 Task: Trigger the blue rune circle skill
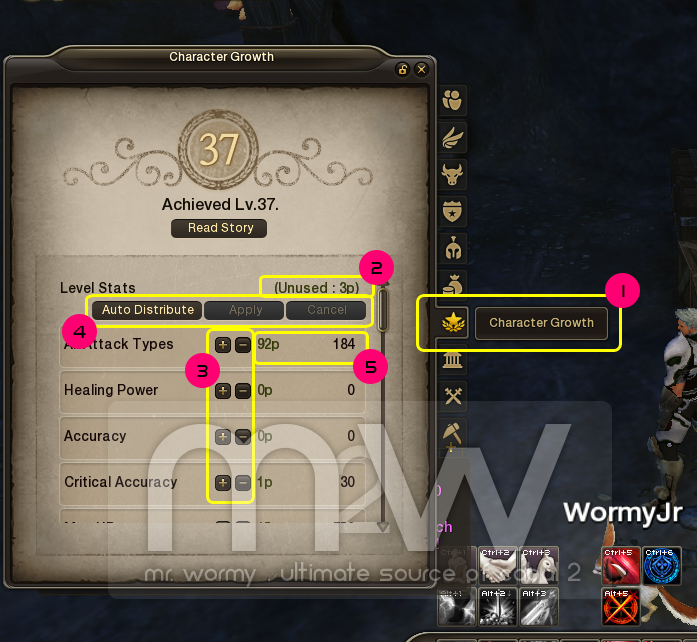660,565
